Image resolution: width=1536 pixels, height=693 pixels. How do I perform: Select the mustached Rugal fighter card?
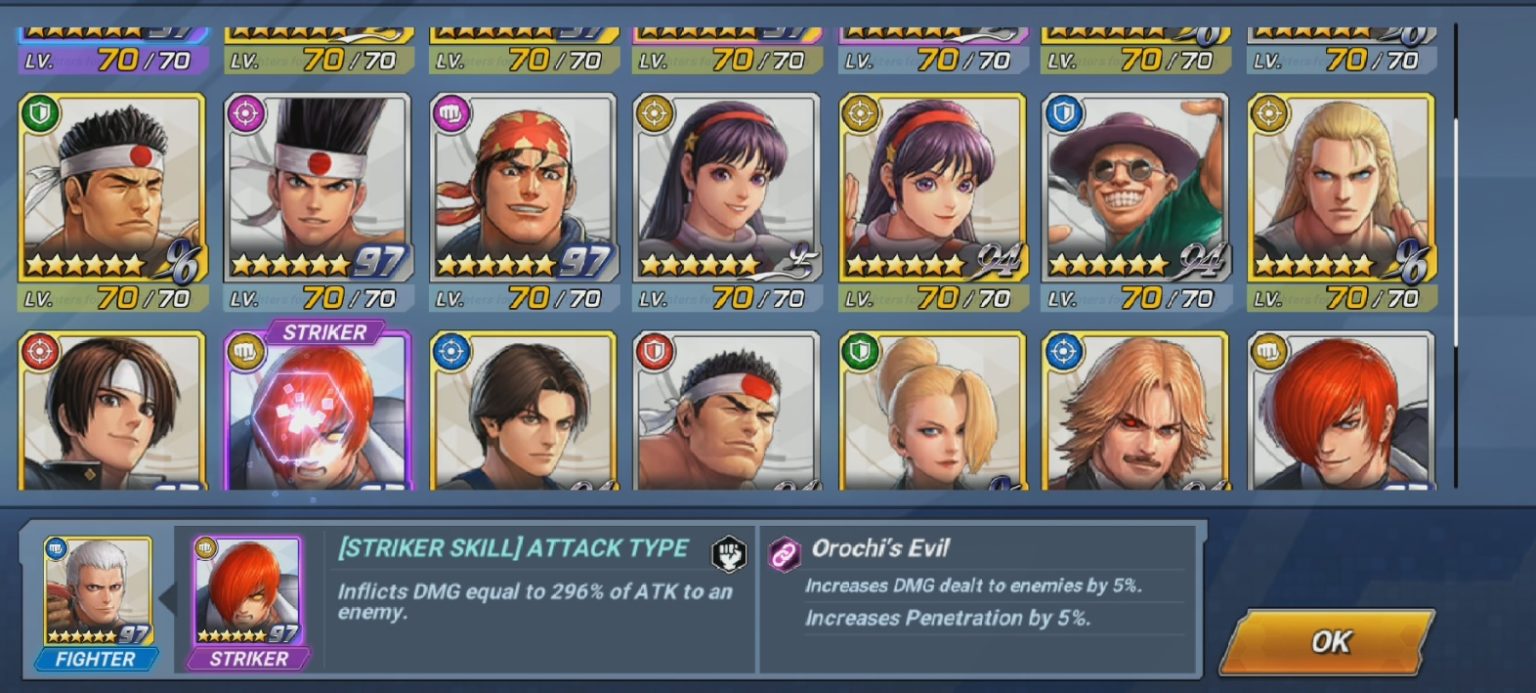(1136, 412)
